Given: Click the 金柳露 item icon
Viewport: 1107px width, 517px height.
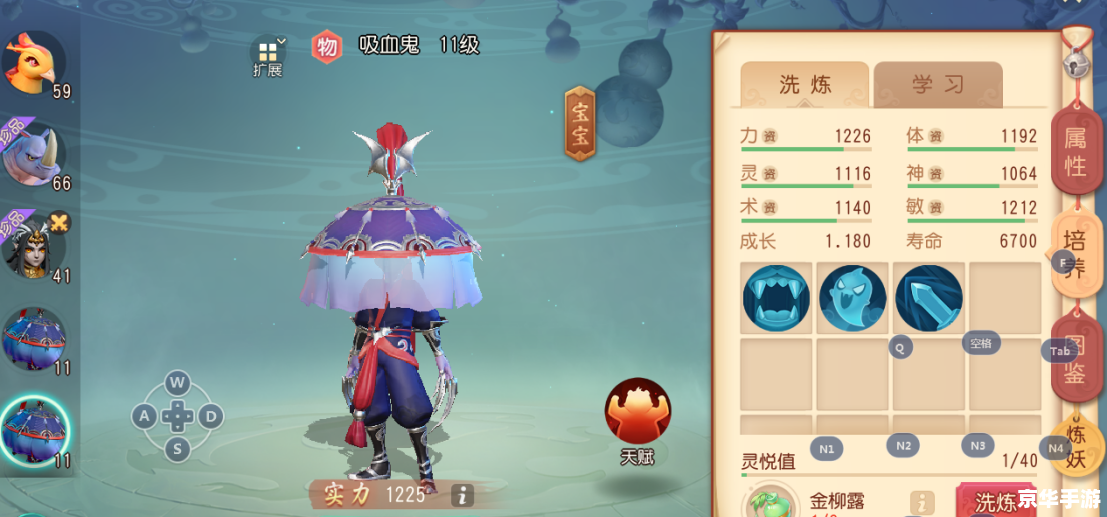Looking at the screenshot, I should click(769, 503).
